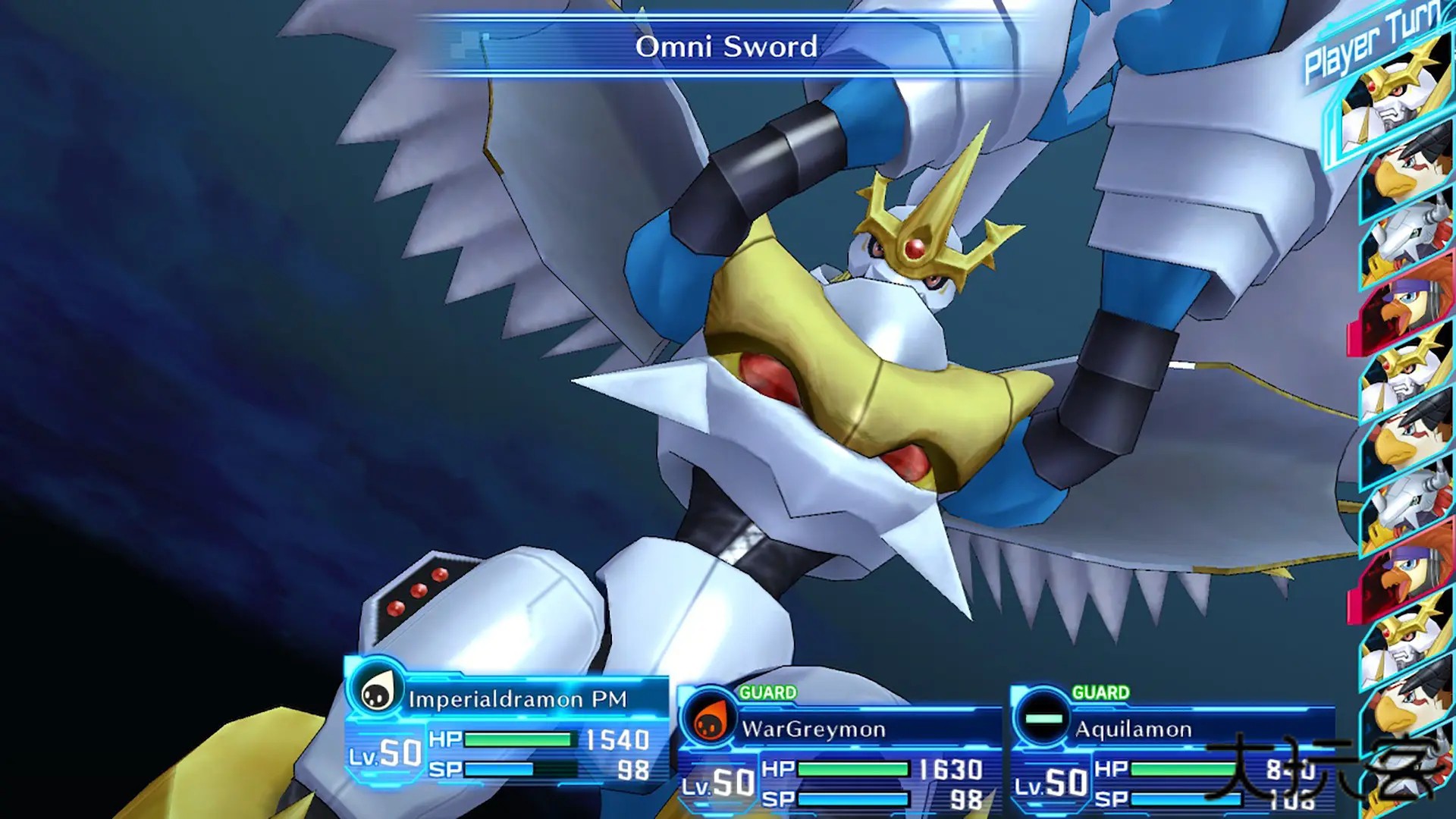Click WarGreymon's orange flame attribute icon
1456x819 pixels.
click(710, 721)
